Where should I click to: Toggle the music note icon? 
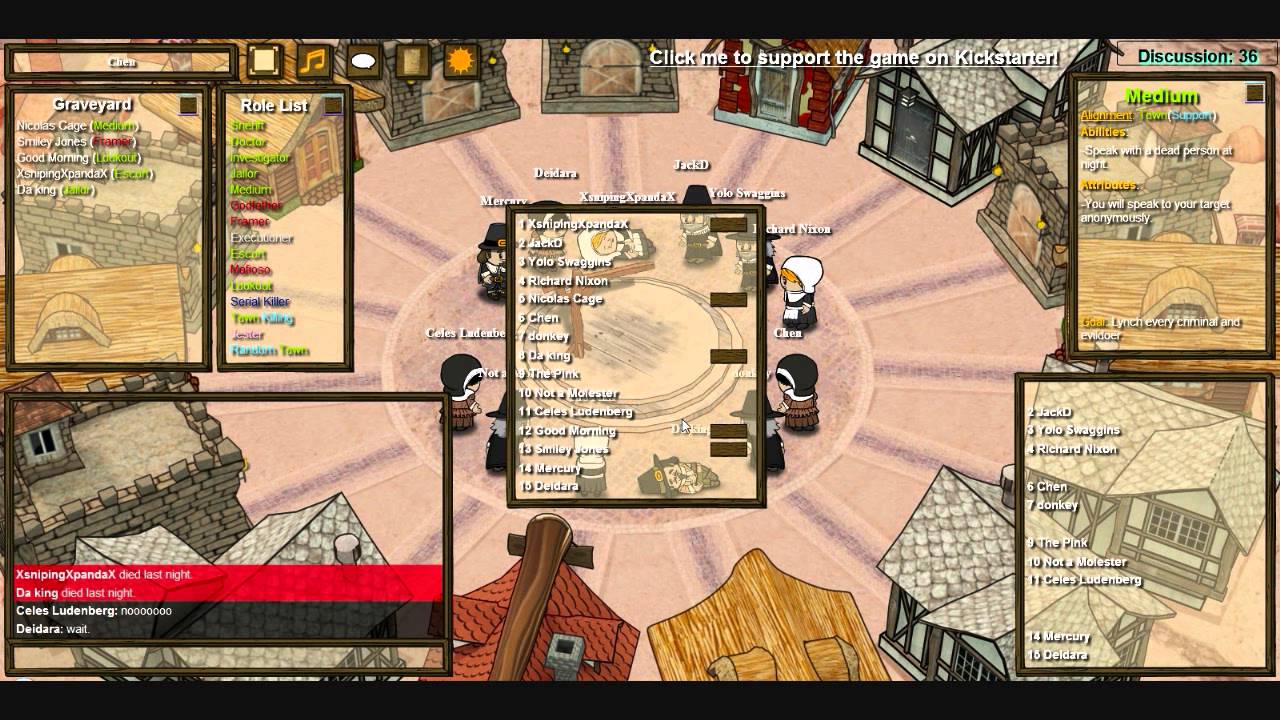point(313,61)
